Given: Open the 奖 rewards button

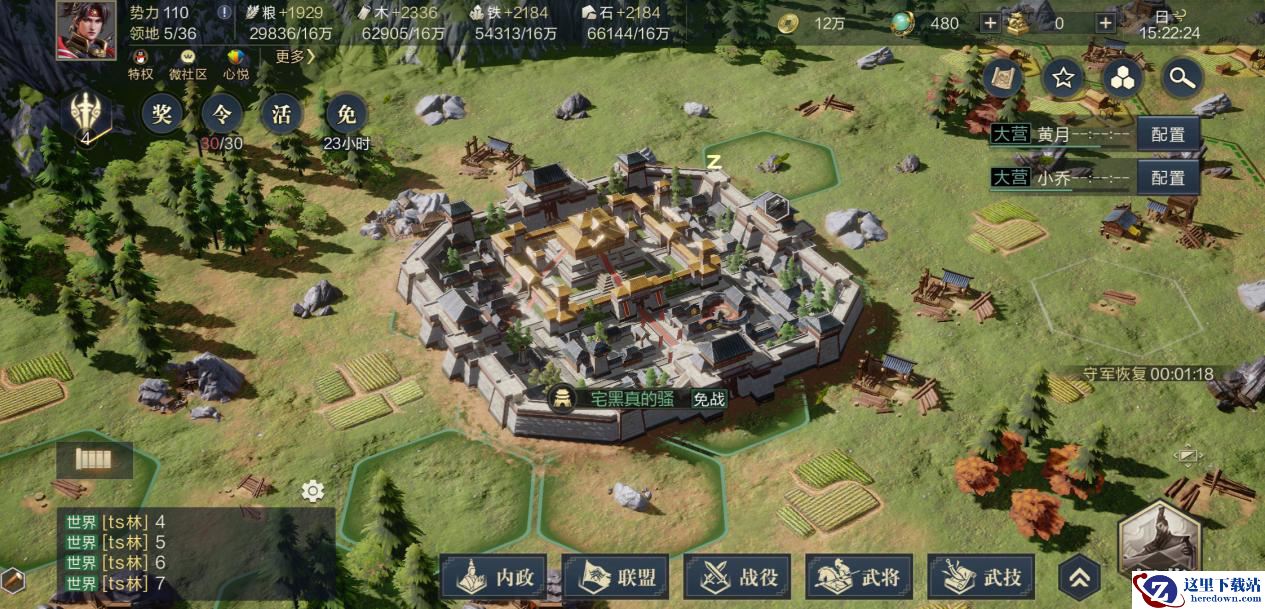Looking at the screenshot, I should click(x=162, y=115).
